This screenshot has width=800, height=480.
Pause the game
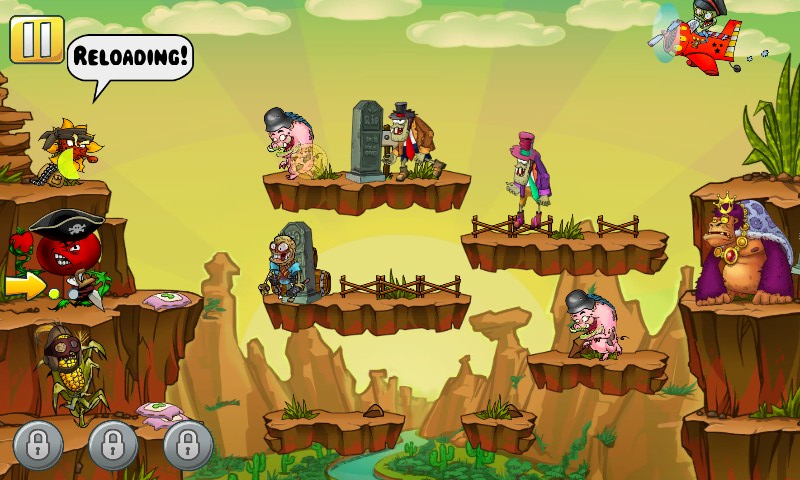click(x=36, y=40)
